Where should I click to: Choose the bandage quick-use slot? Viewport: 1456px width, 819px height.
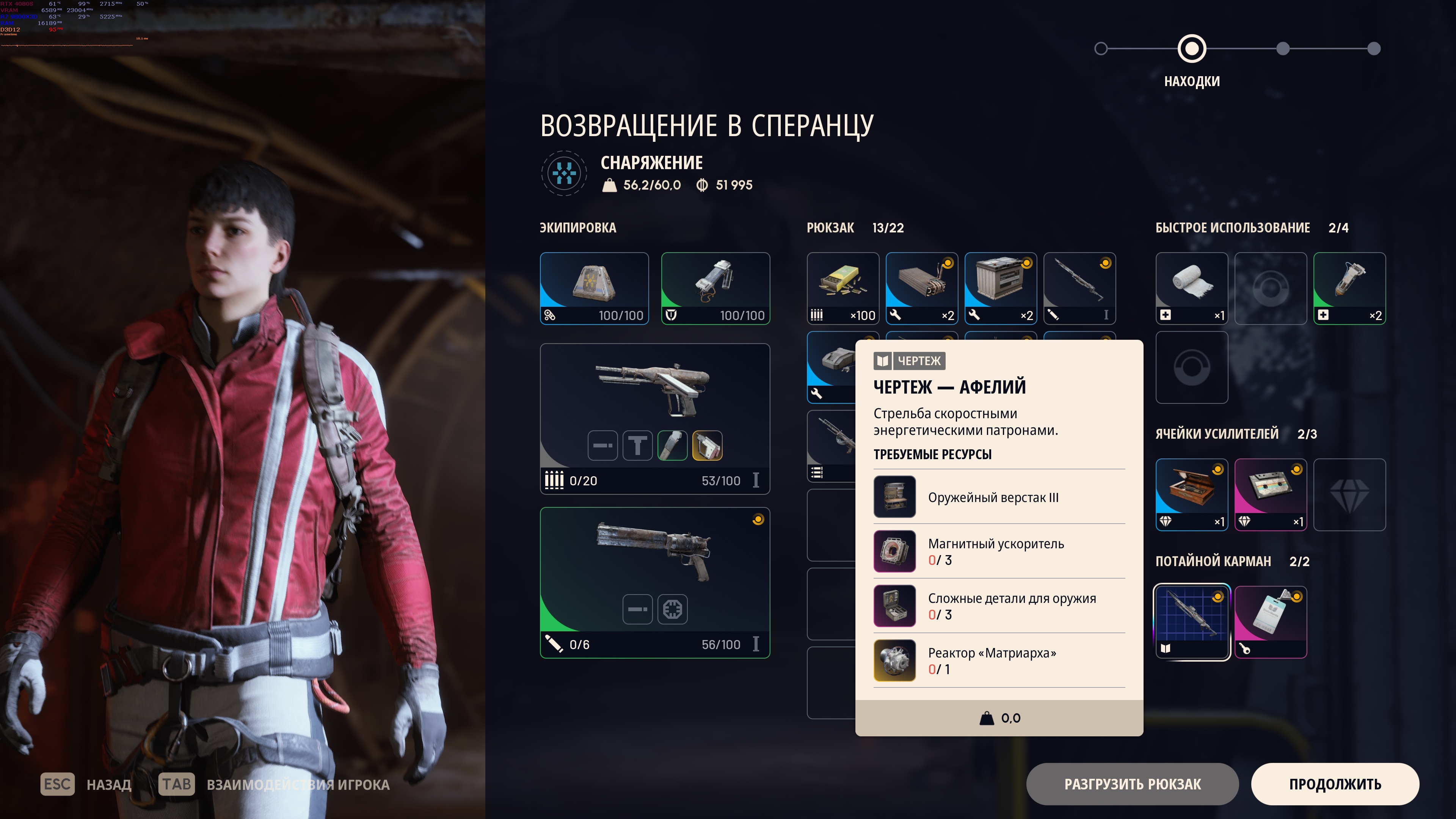tap(1191, 288)
